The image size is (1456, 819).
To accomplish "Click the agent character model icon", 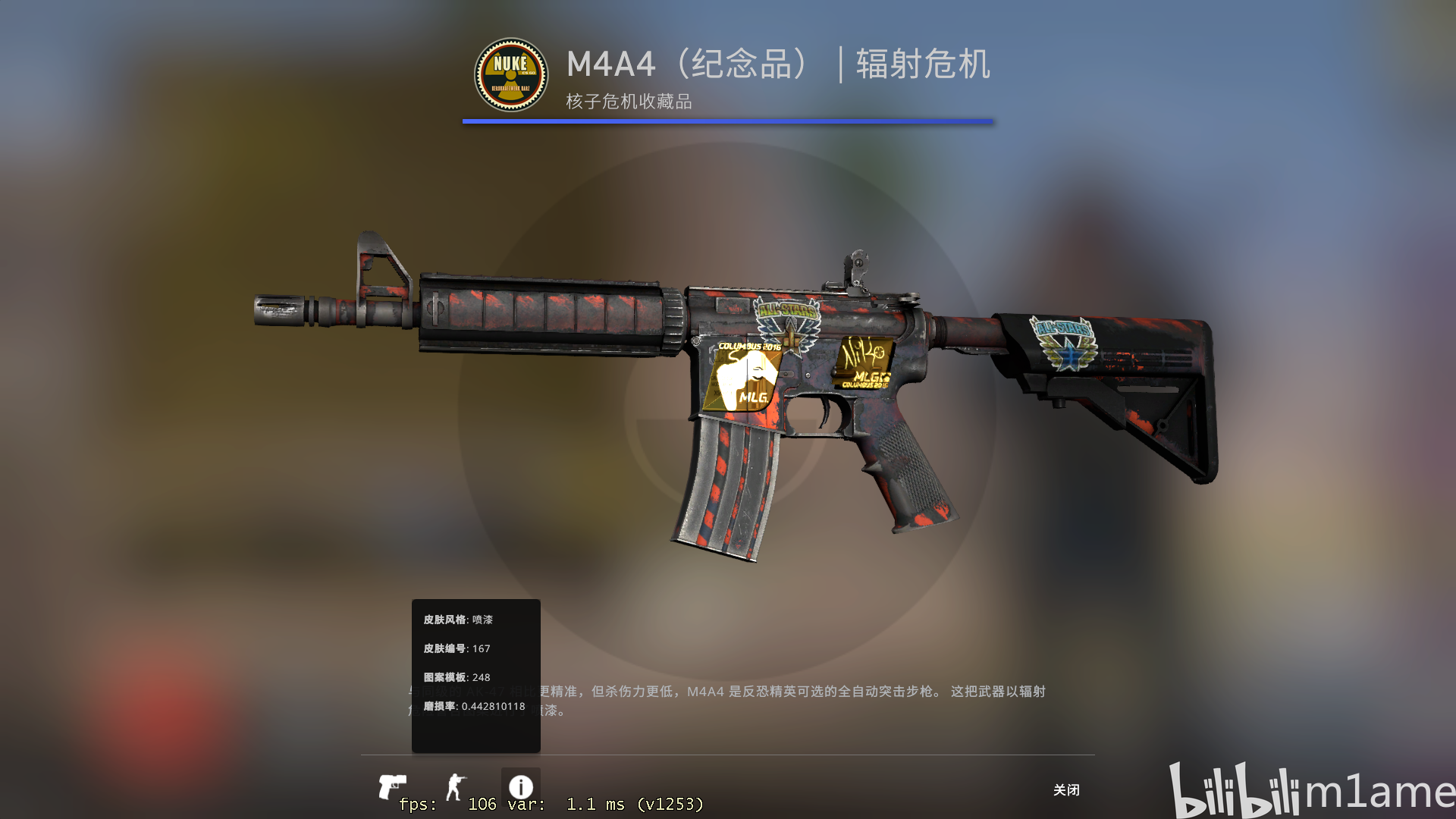I will 456,786.
